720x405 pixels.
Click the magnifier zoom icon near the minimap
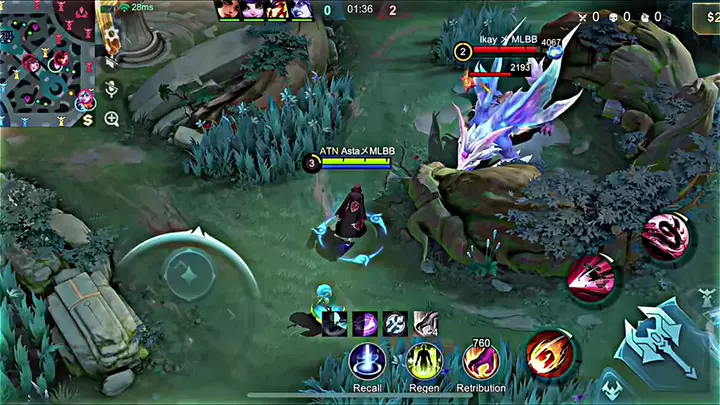[x=112, y=119]
